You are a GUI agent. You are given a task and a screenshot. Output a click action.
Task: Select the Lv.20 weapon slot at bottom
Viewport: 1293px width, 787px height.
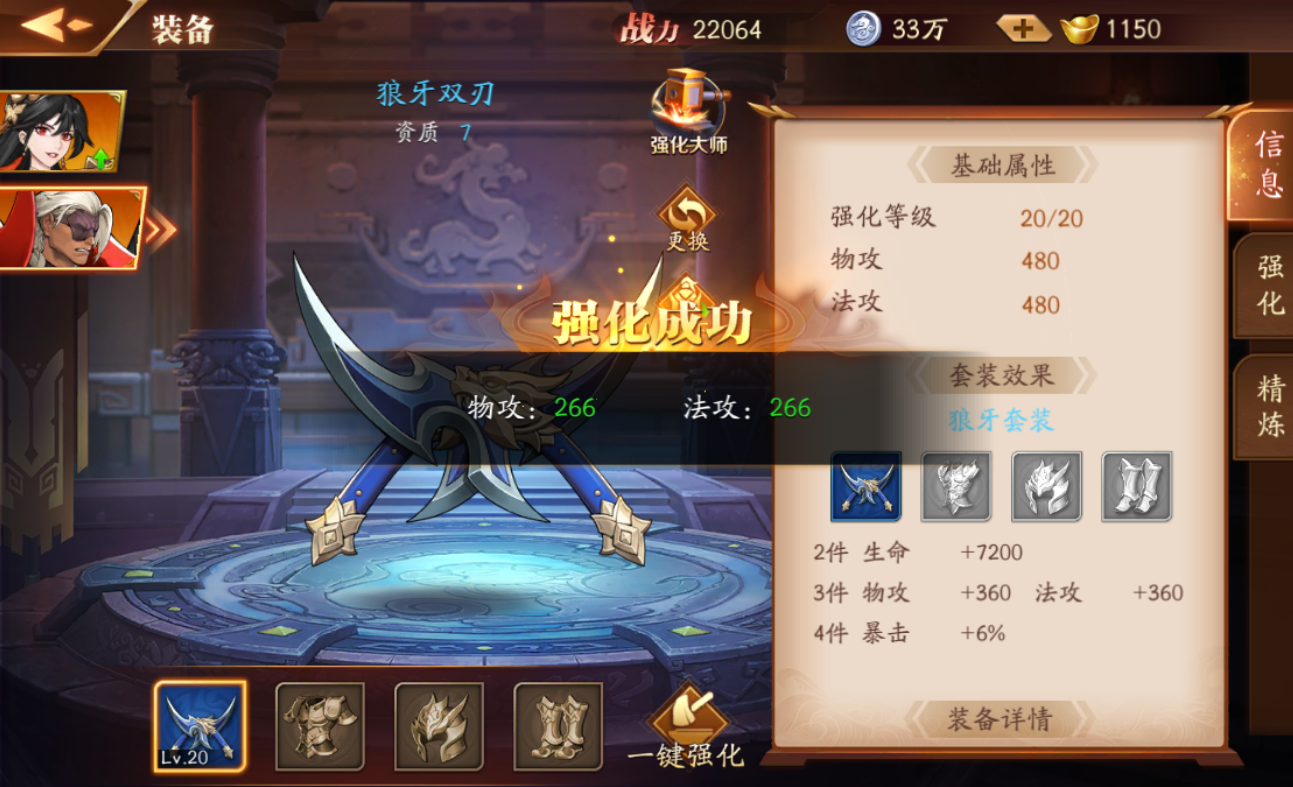click(200, 727)
